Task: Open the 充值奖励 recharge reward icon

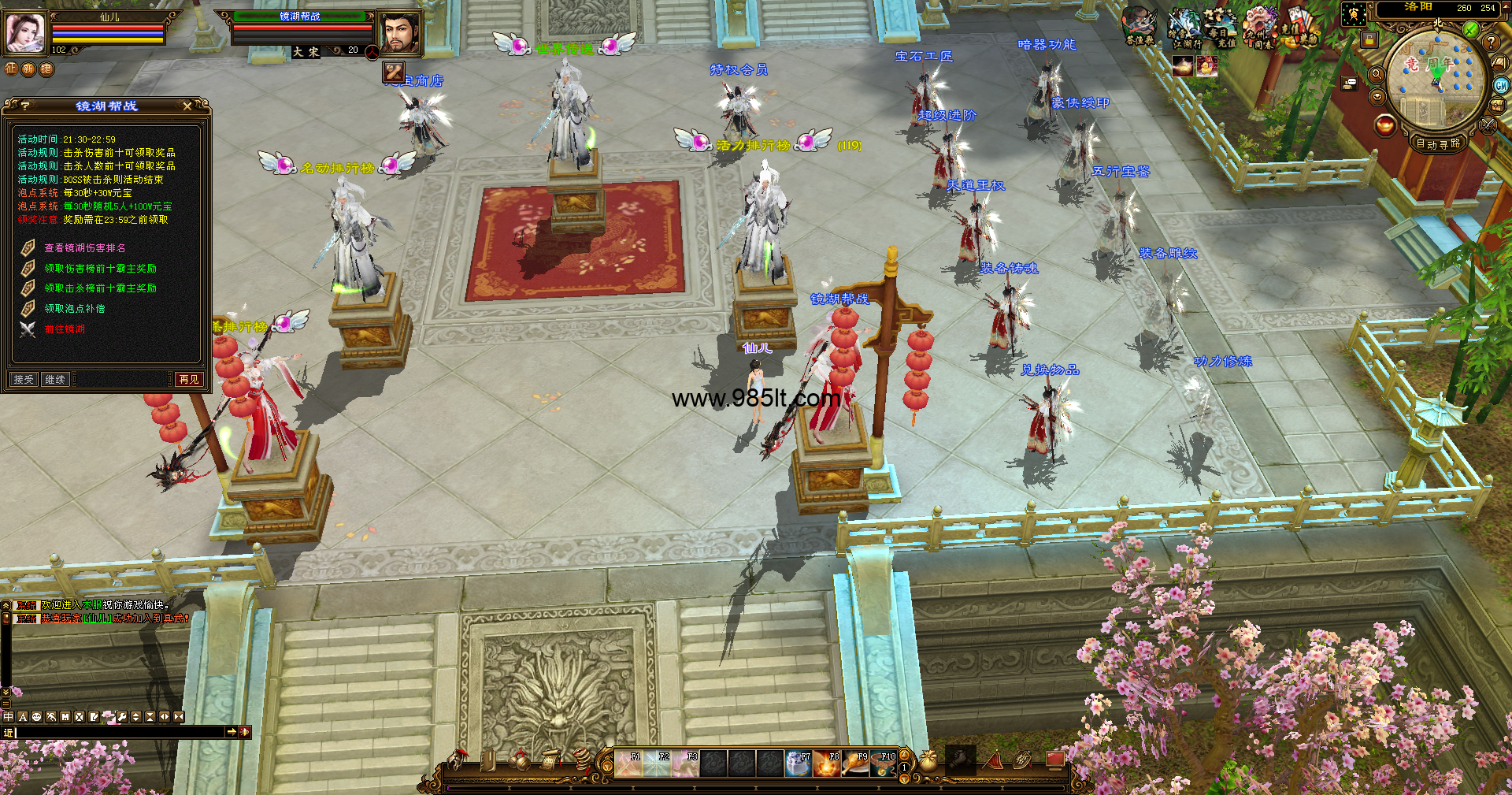Action: 1298,29
